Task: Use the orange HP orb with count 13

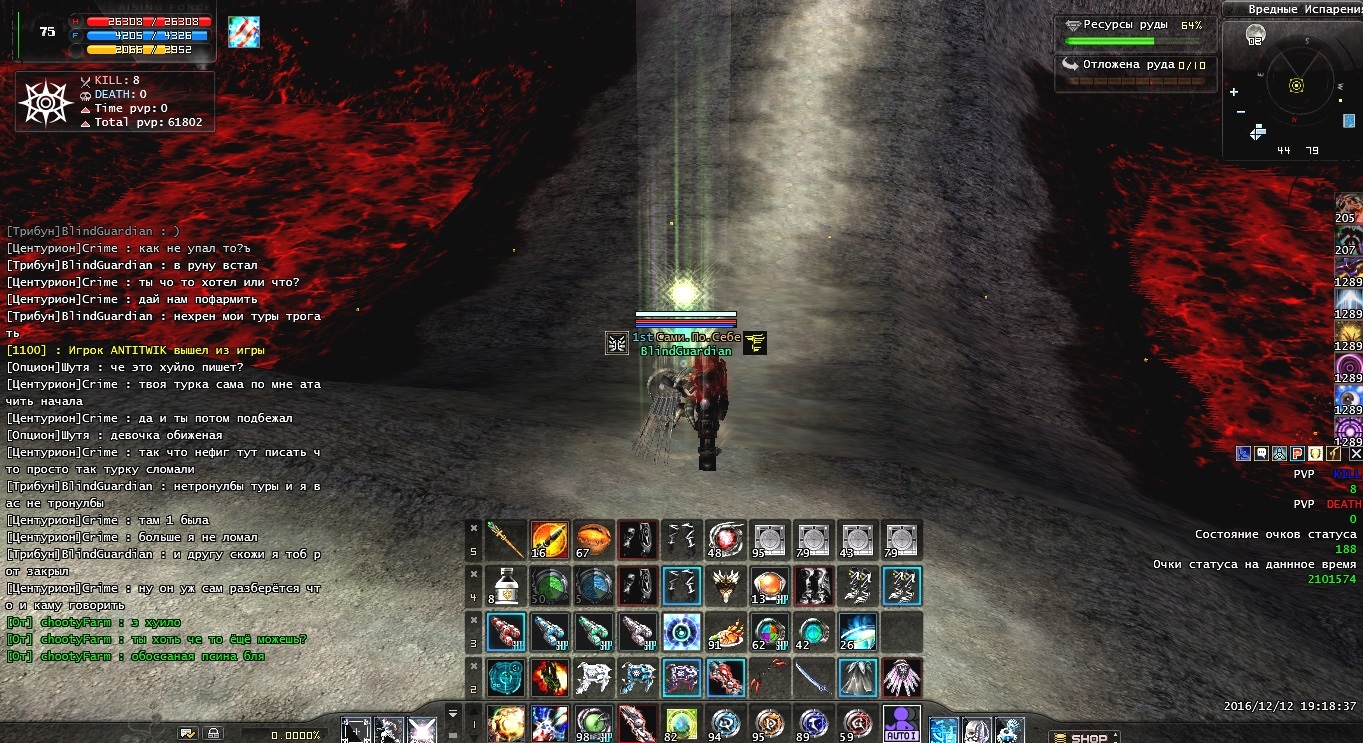Action: (x=769, y=586)
